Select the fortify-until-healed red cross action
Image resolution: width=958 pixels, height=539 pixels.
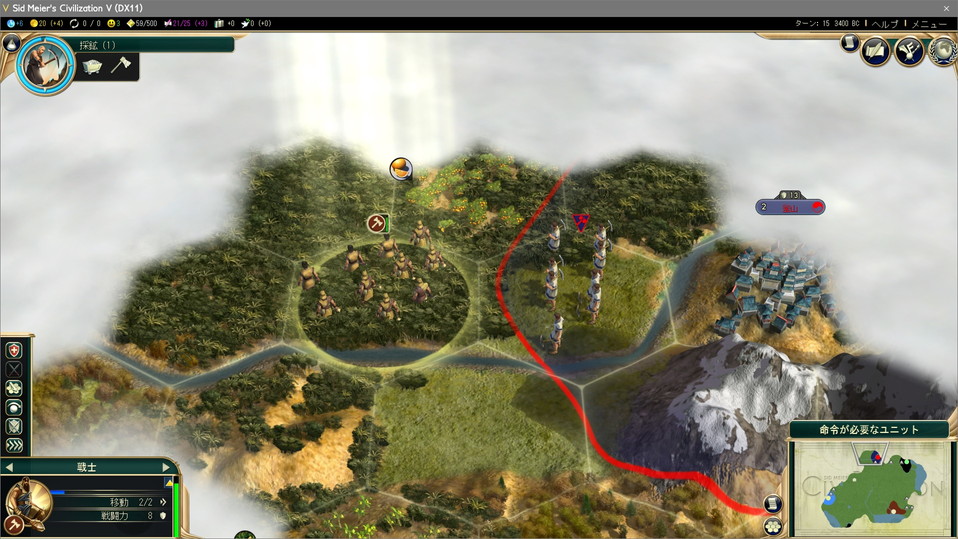tap(14, 350)
